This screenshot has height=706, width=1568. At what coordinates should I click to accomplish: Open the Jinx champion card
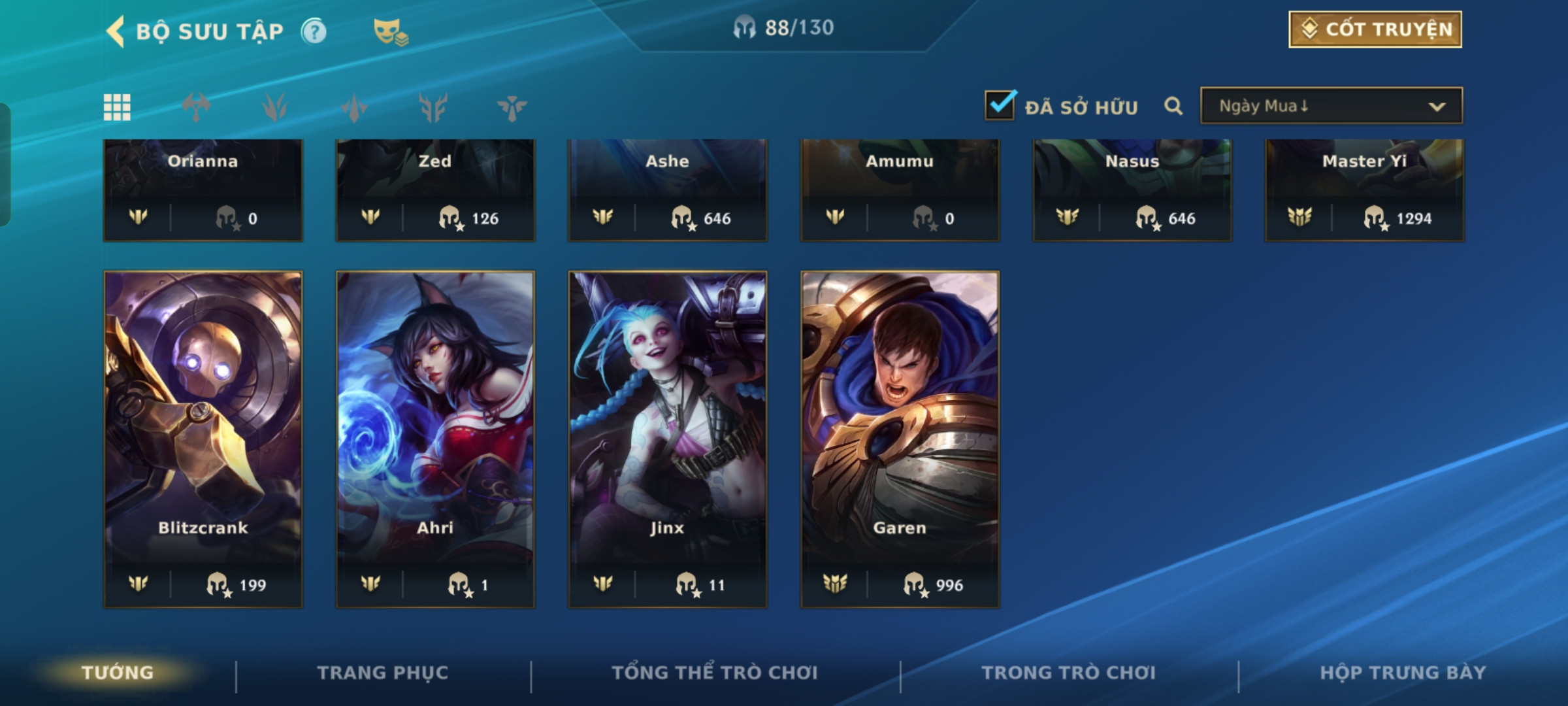668,439
